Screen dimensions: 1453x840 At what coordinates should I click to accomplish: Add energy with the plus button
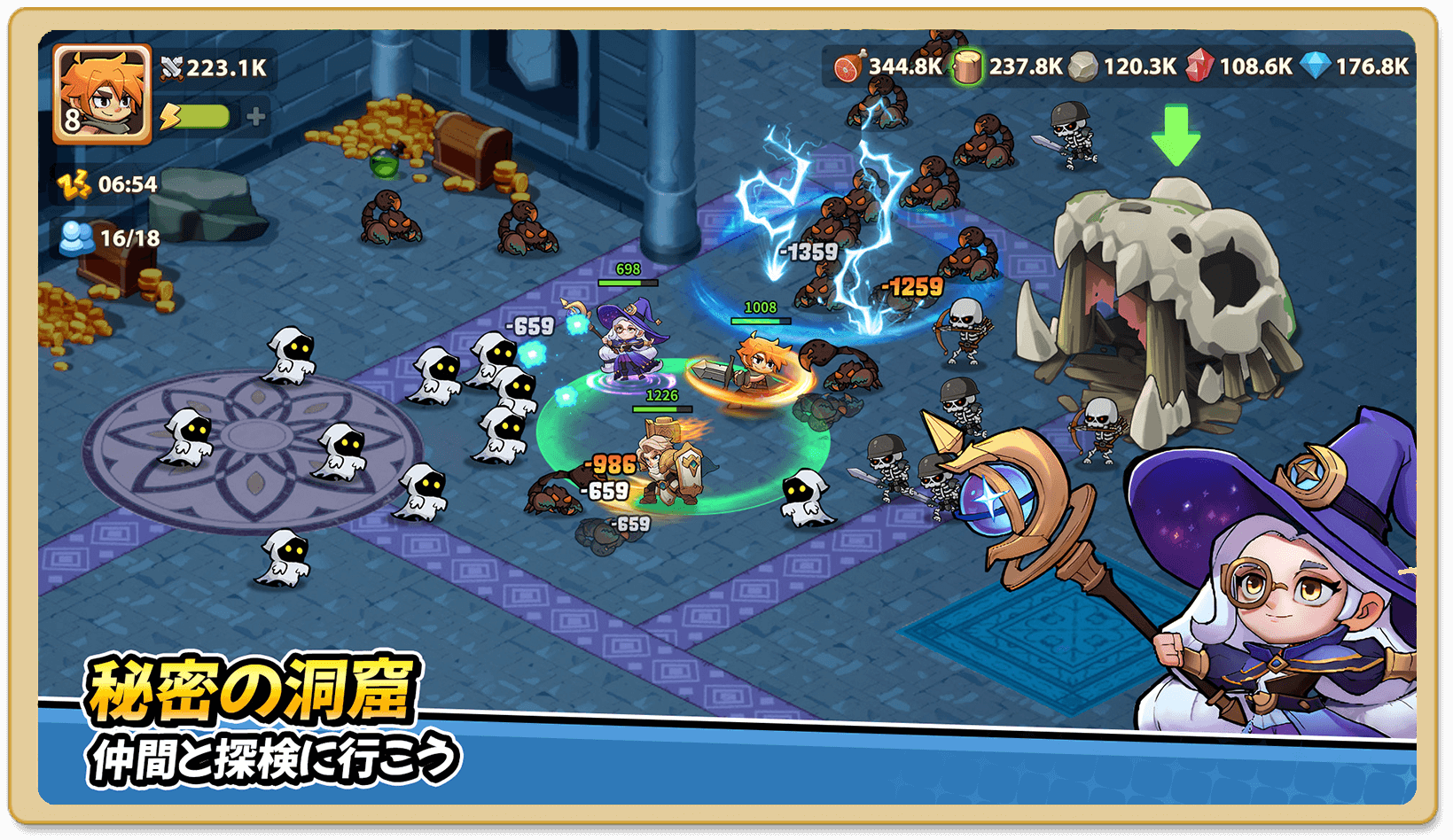256,116
